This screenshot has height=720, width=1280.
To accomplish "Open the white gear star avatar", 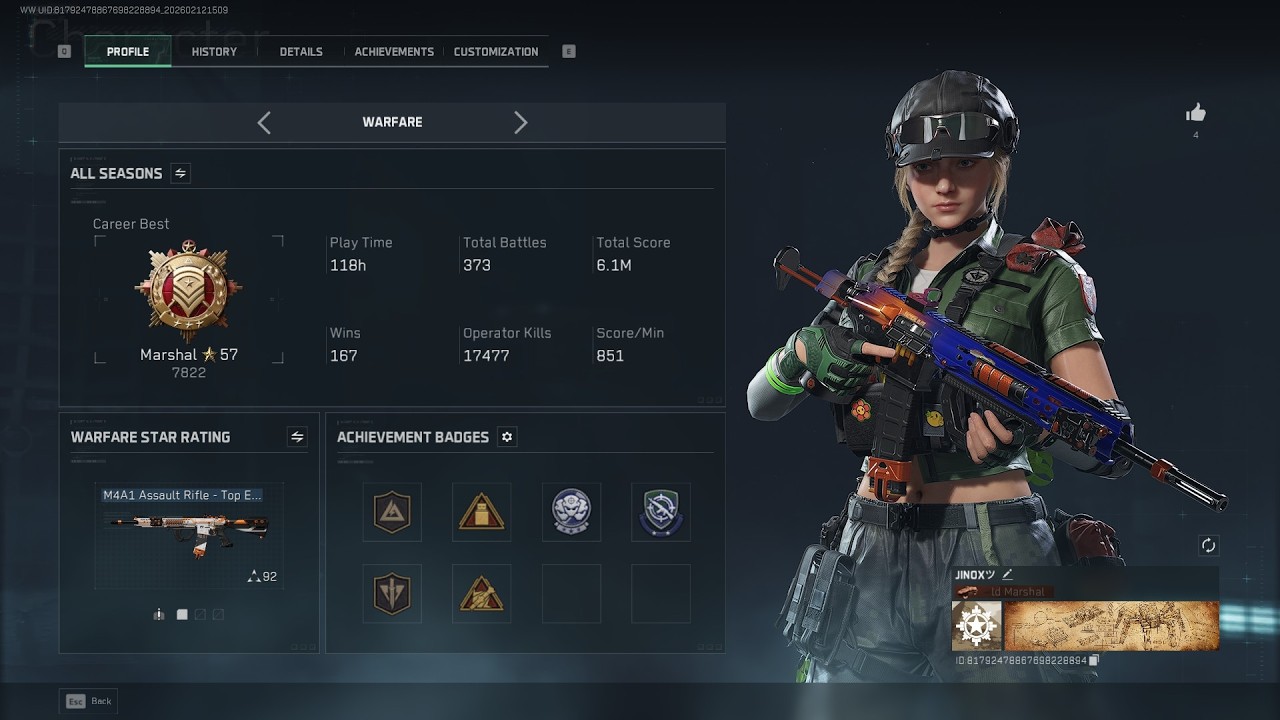I will (976, 626).
